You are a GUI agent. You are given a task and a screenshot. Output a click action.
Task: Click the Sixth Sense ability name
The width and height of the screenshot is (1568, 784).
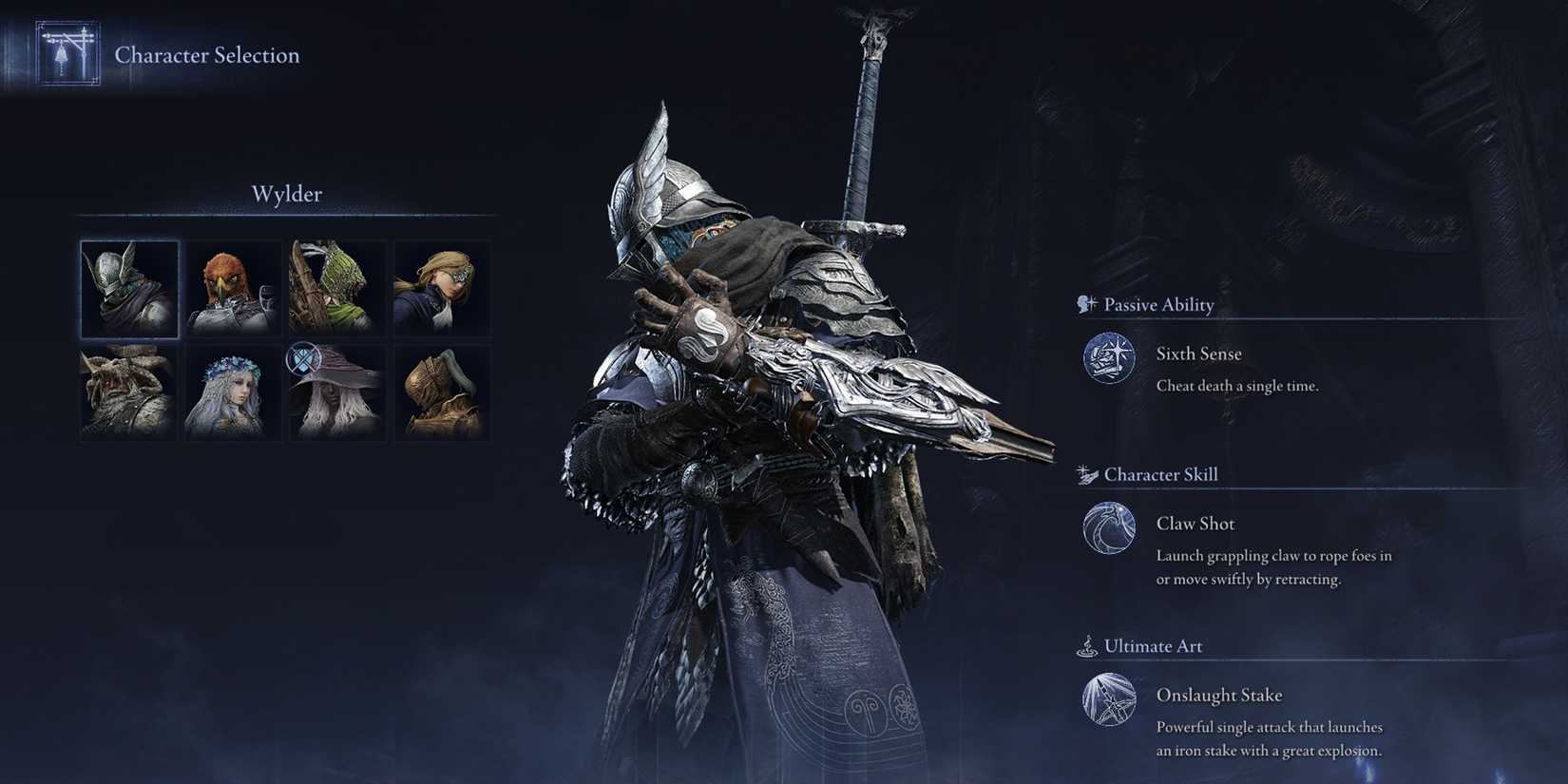point(1197,353)
